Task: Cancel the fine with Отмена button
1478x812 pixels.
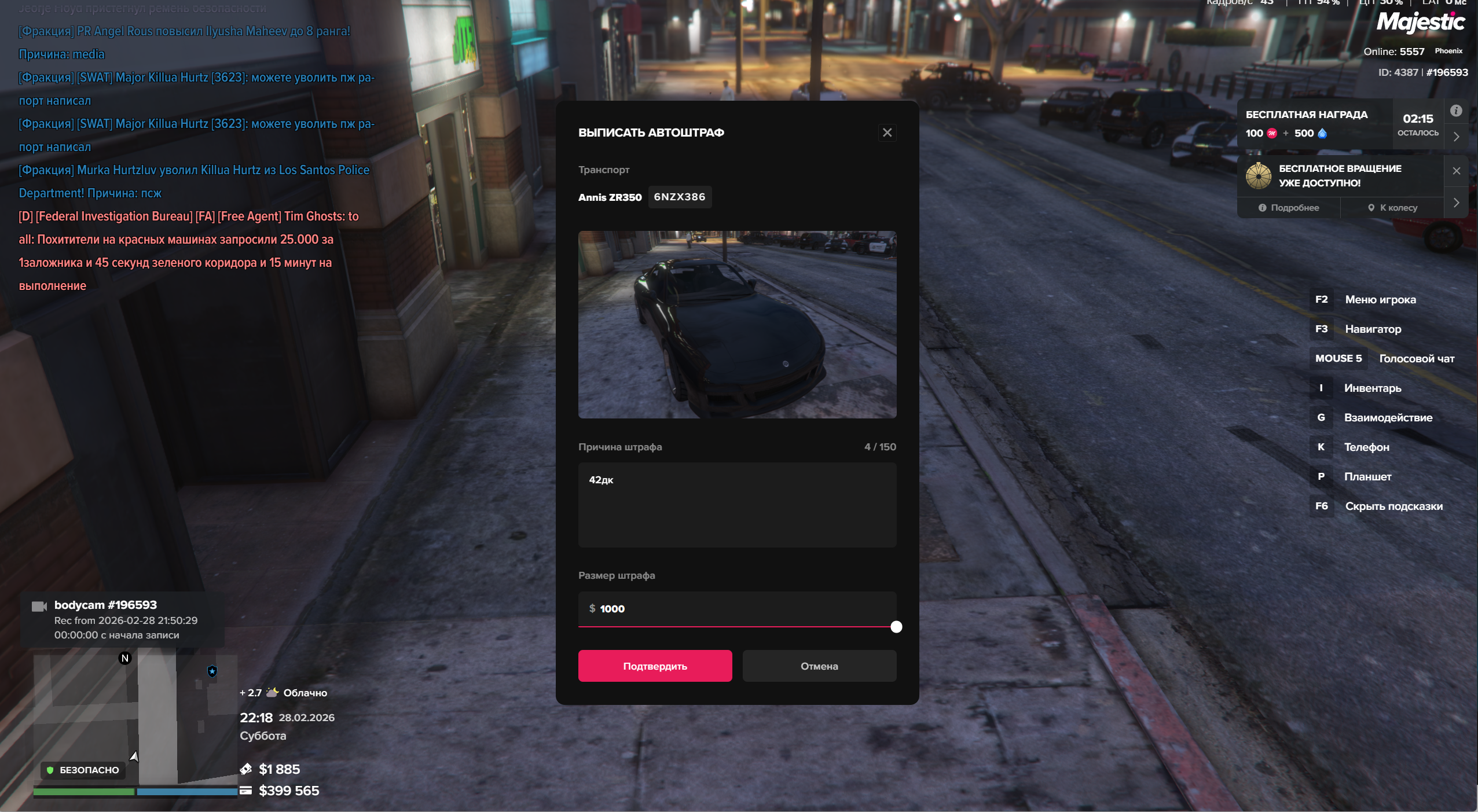Action: coord(819,666)
